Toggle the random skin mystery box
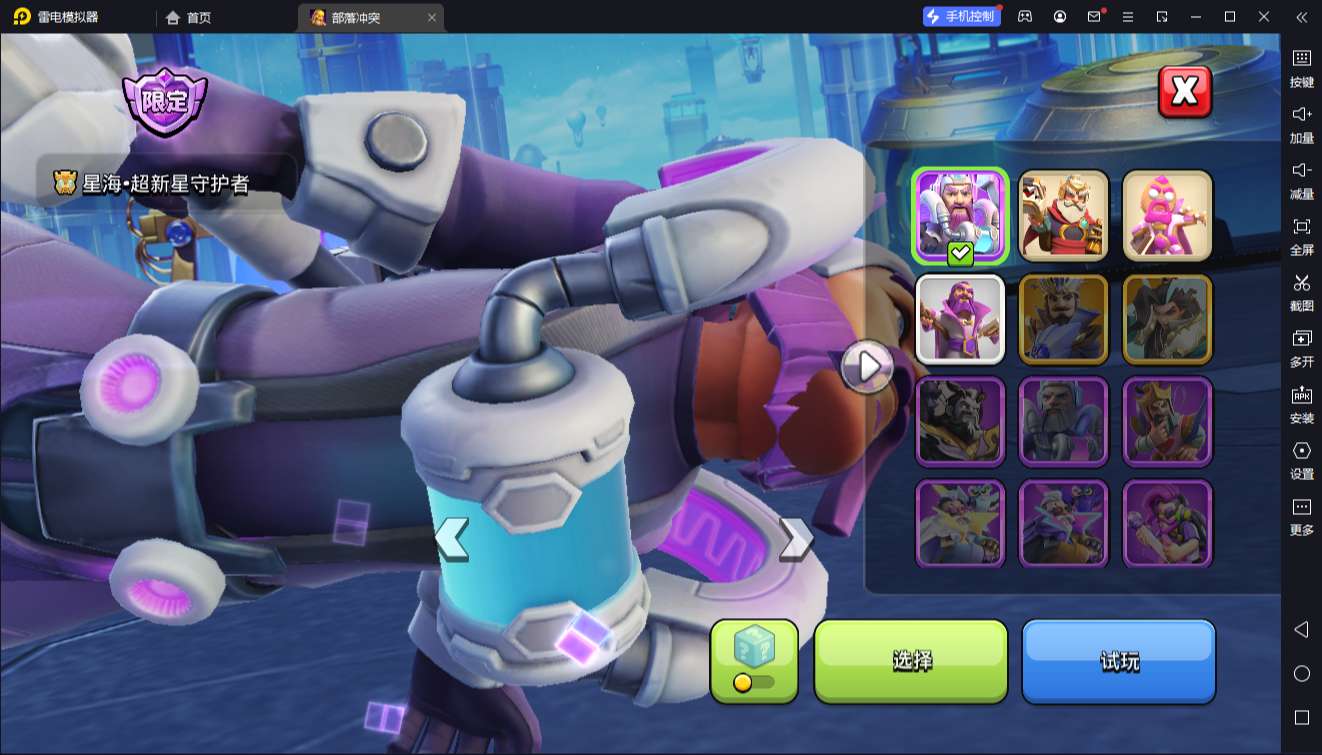 click(x=754, y=660)
